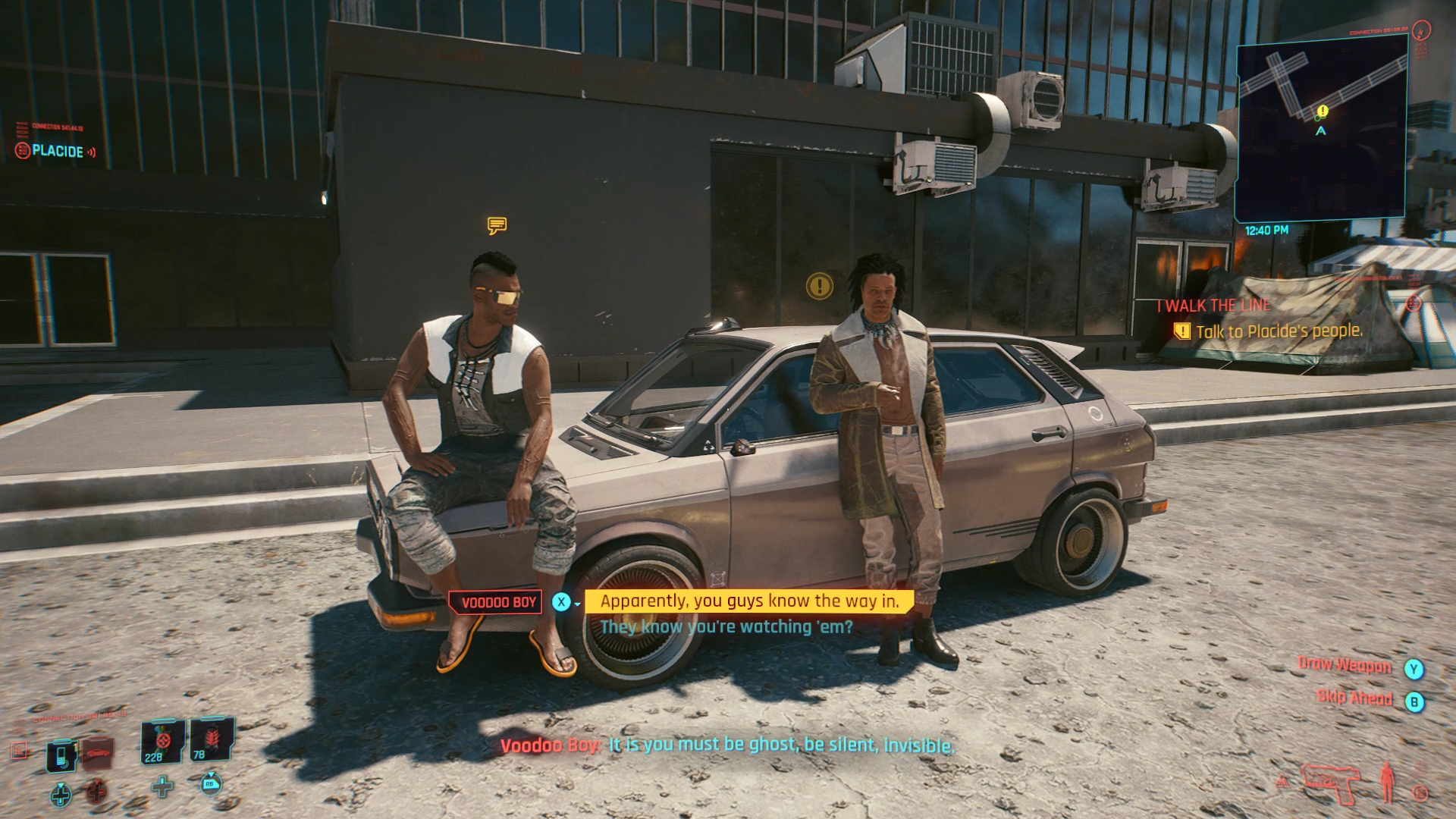Click the red character figure icon bottom-right

coord(1386,783)
